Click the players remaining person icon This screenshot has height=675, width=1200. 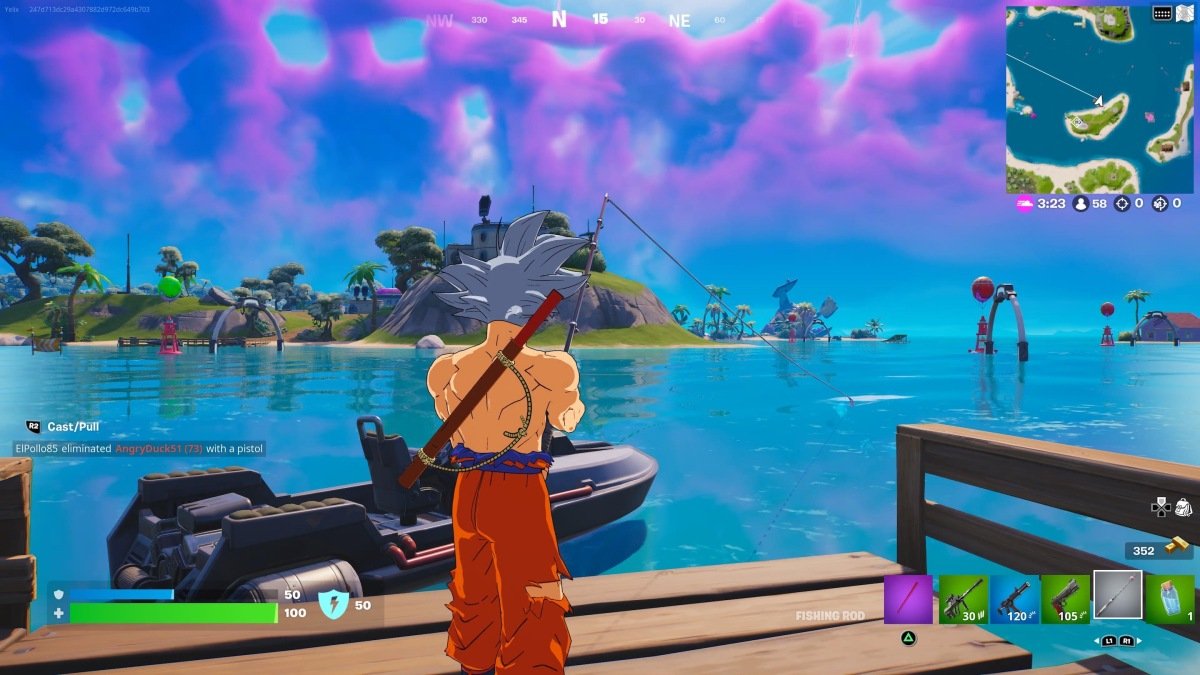pos(1080,203)
